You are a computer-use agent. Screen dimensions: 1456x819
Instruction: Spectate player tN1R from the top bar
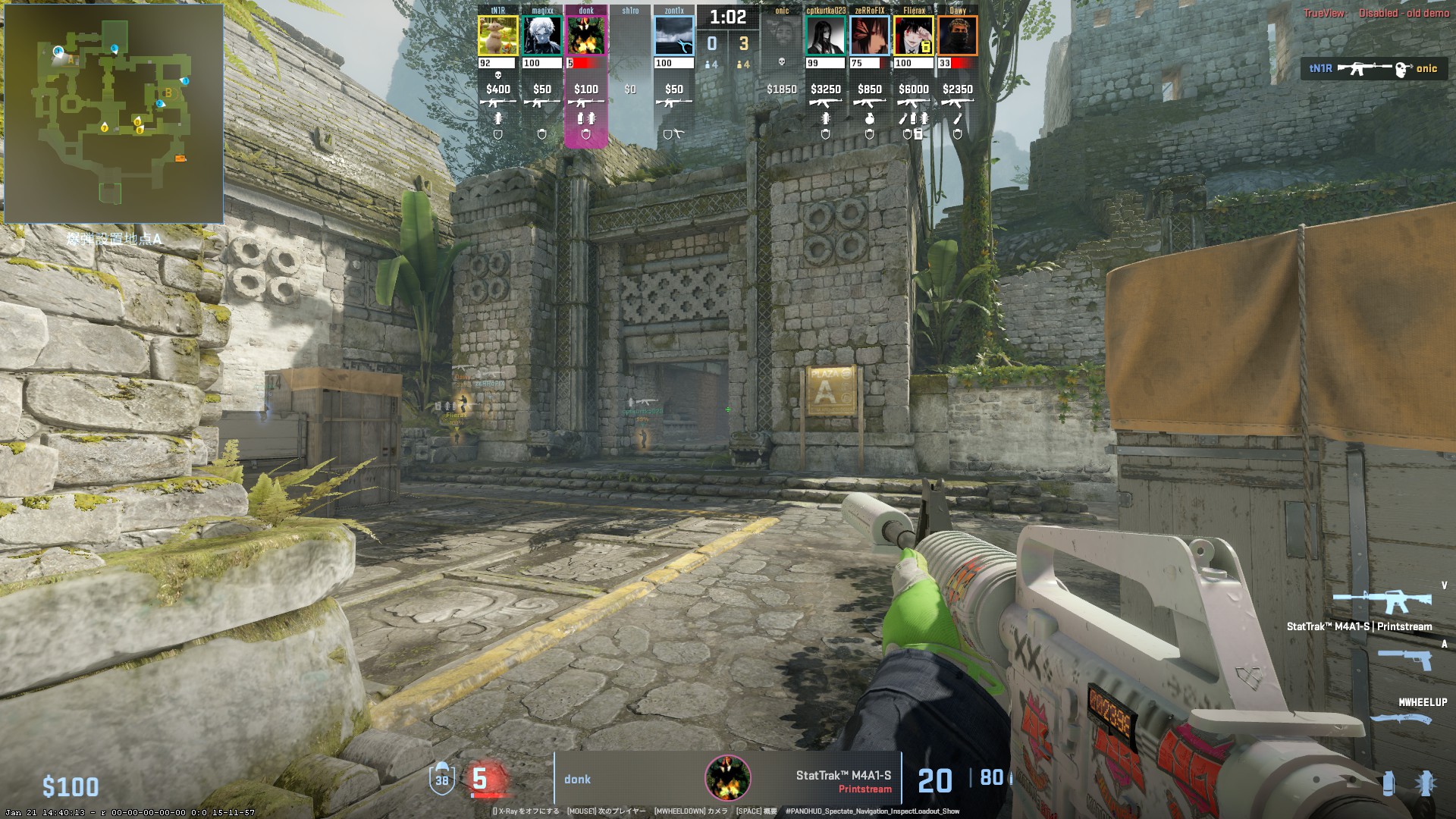point(497,36)
